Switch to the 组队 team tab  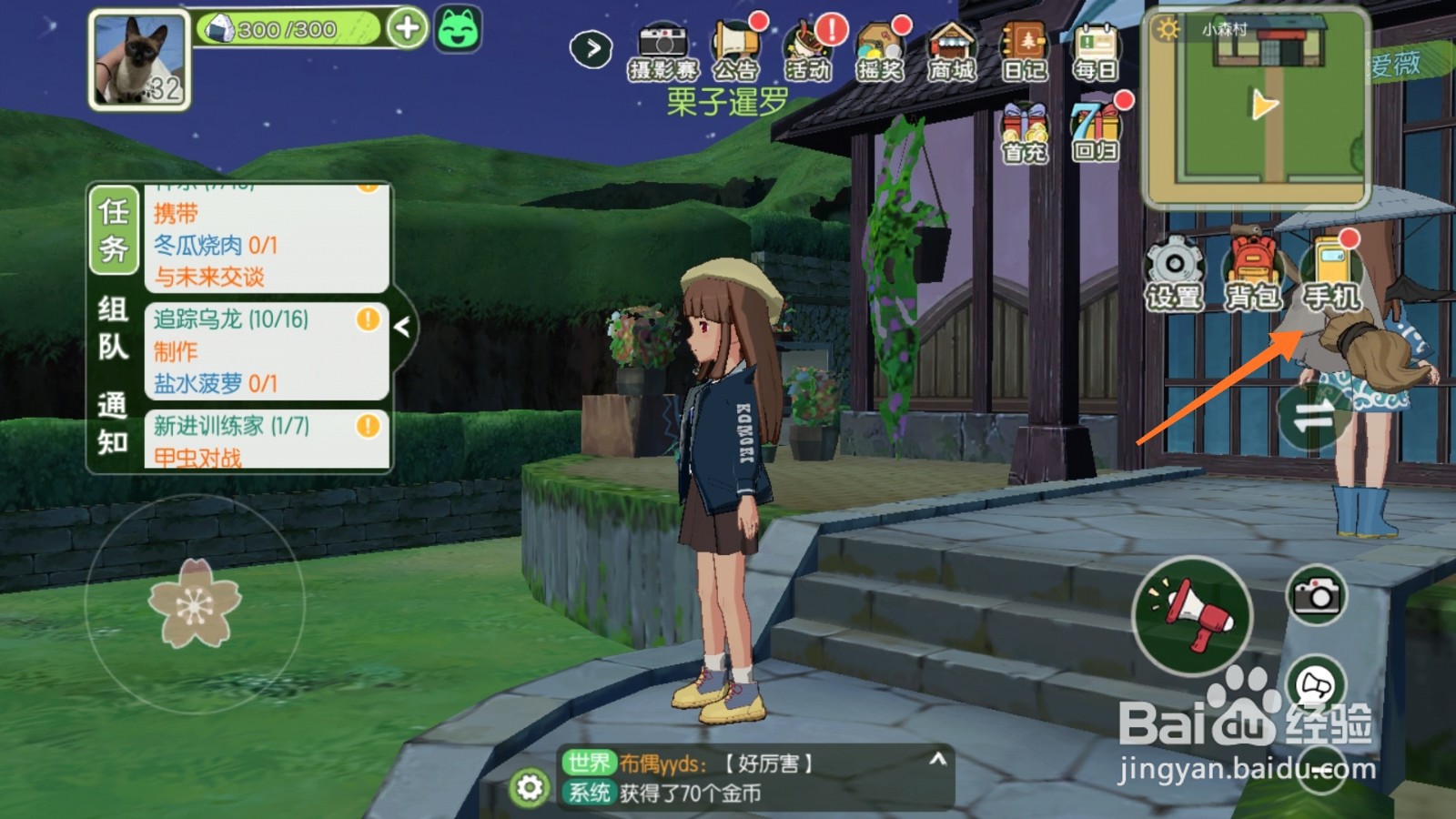click(113, 328)
